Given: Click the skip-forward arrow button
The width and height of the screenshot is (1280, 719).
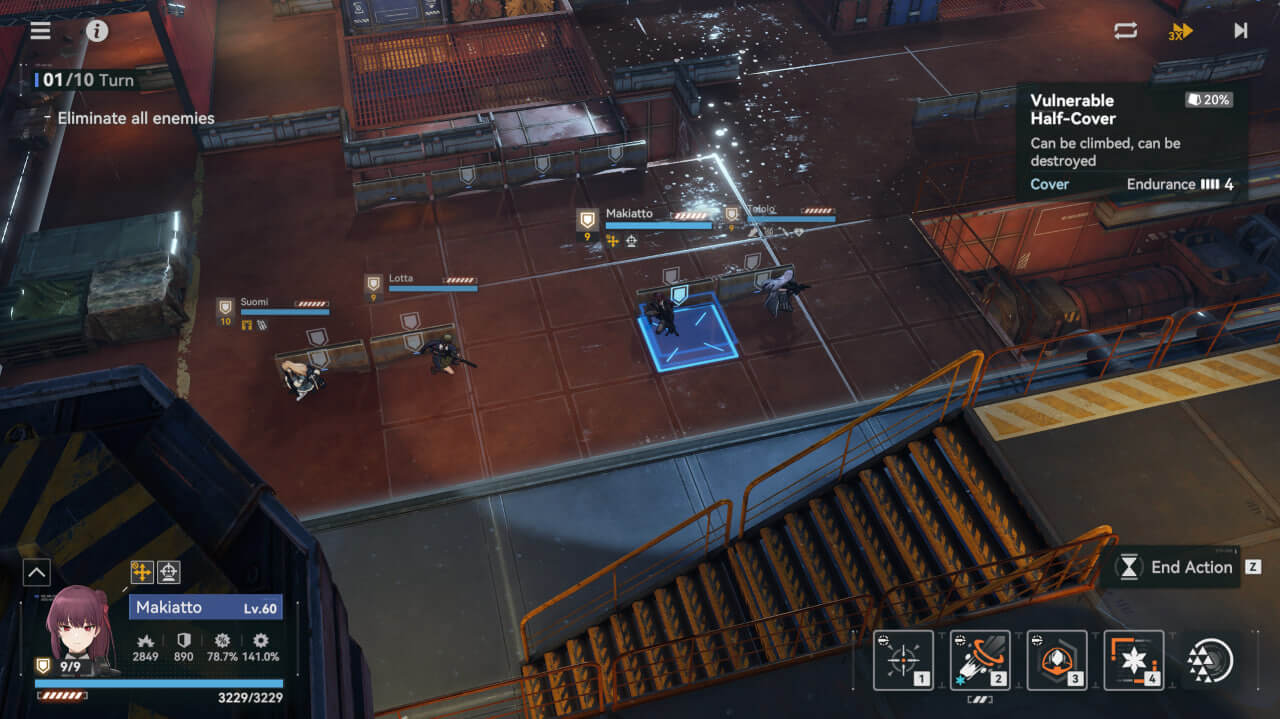Looking at the screenshot, I should coord(1240,30).
